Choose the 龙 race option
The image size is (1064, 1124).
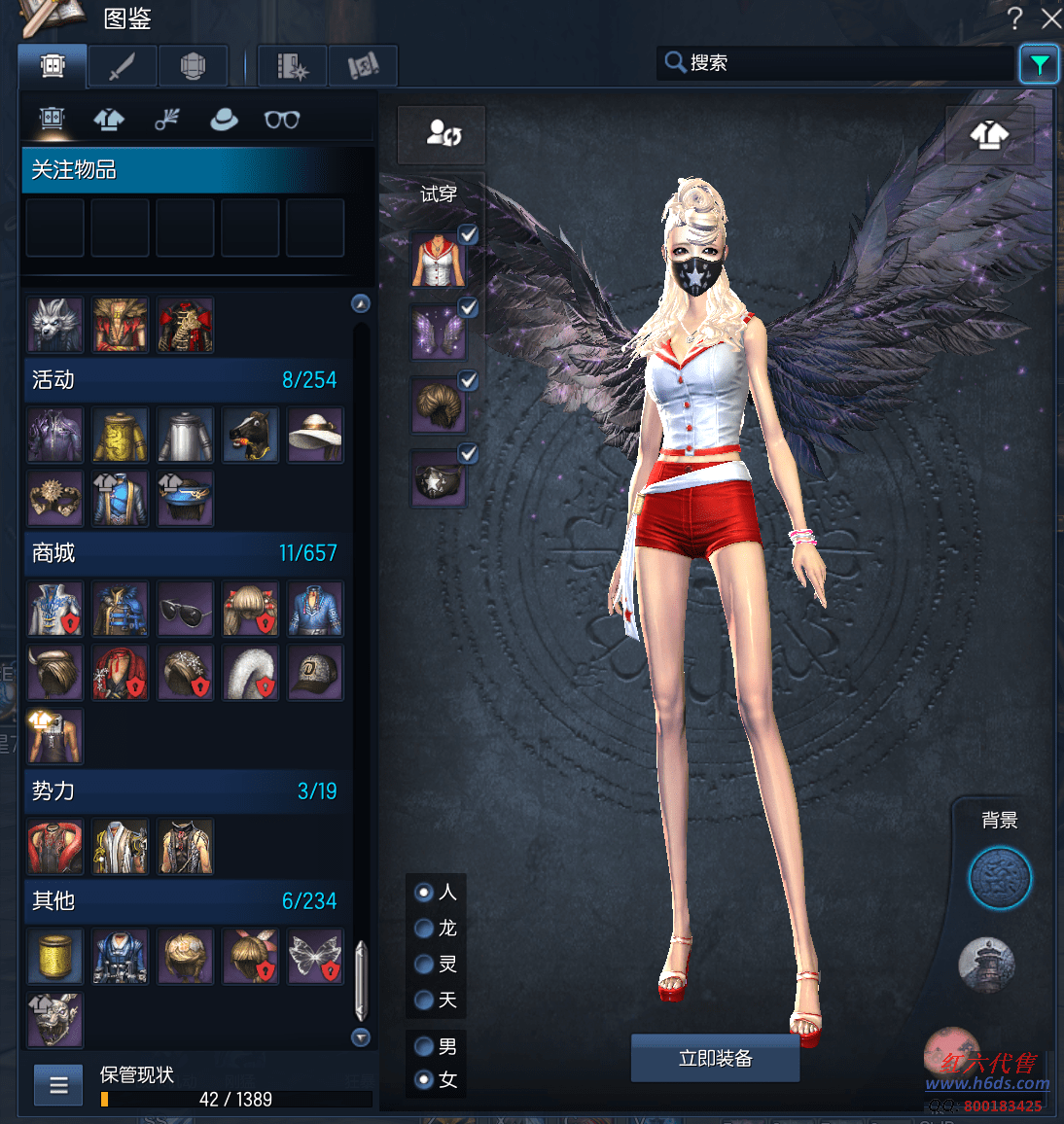(424, 928)
